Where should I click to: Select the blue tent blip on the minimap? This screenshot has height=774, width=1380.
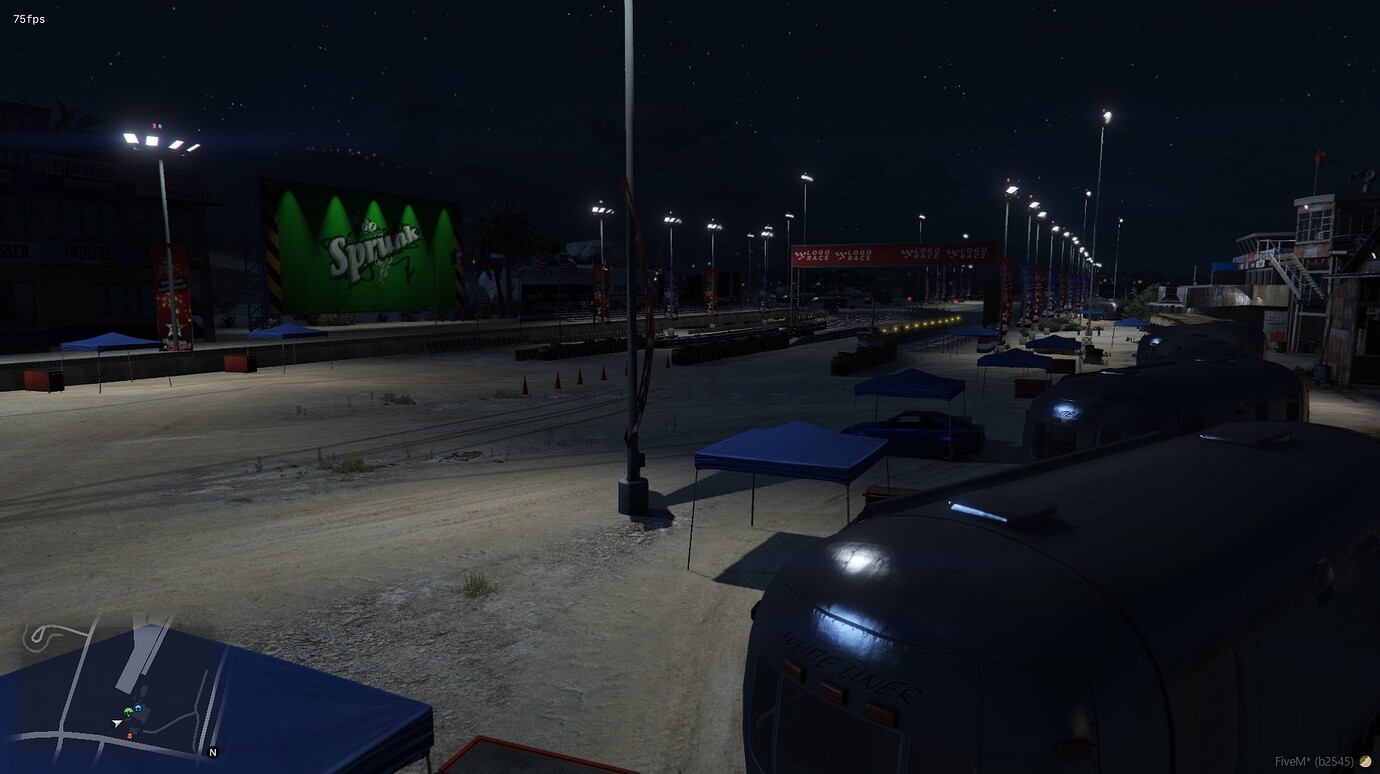[x=139, y=708]
